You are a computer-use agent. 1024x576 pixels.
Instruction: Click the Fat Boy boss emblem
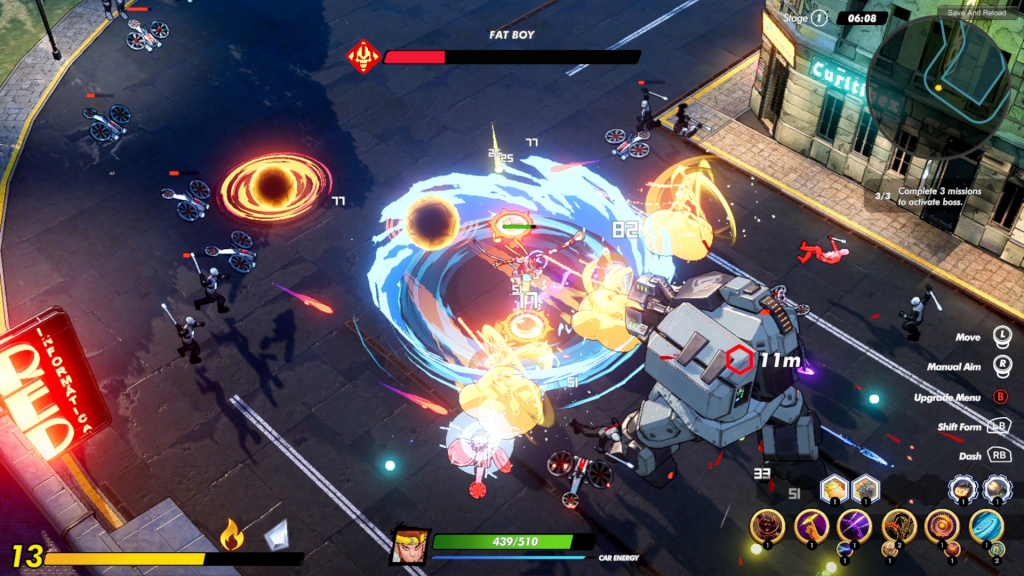pyautogui.click(x=362, y=56)
